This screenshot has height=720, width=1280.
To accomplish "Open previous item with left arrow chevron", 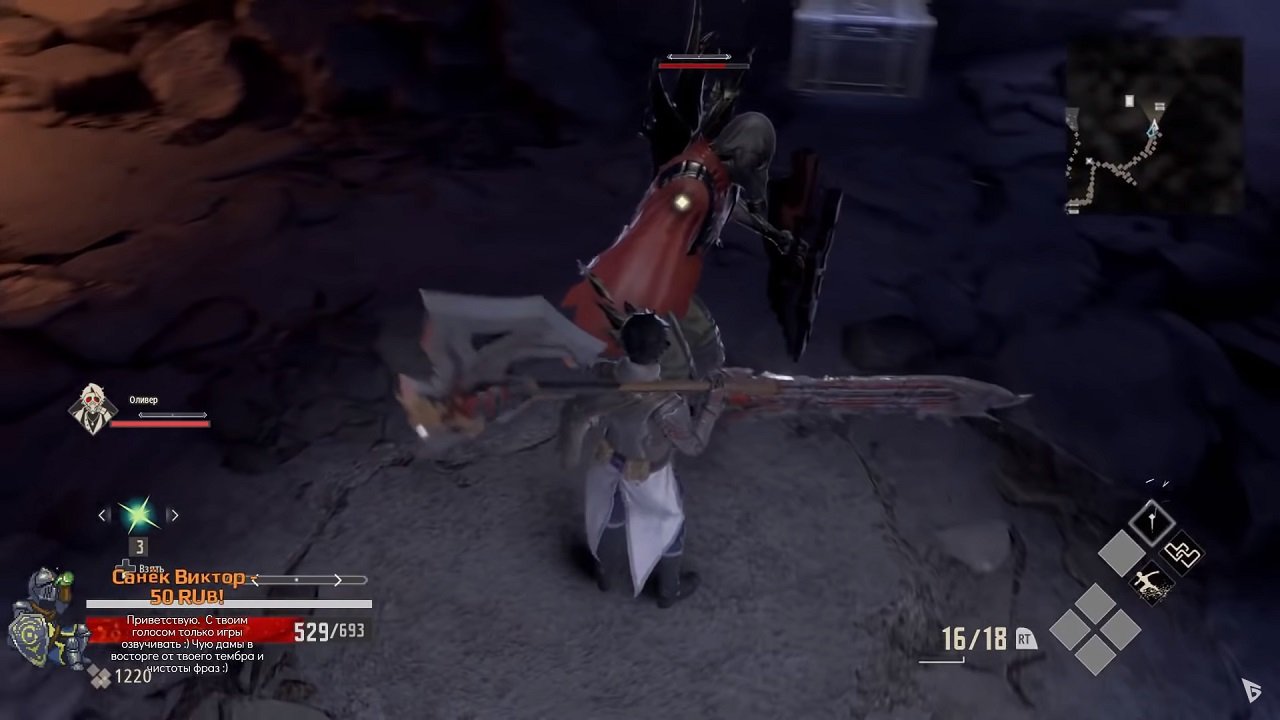I will tap(103, 514).
